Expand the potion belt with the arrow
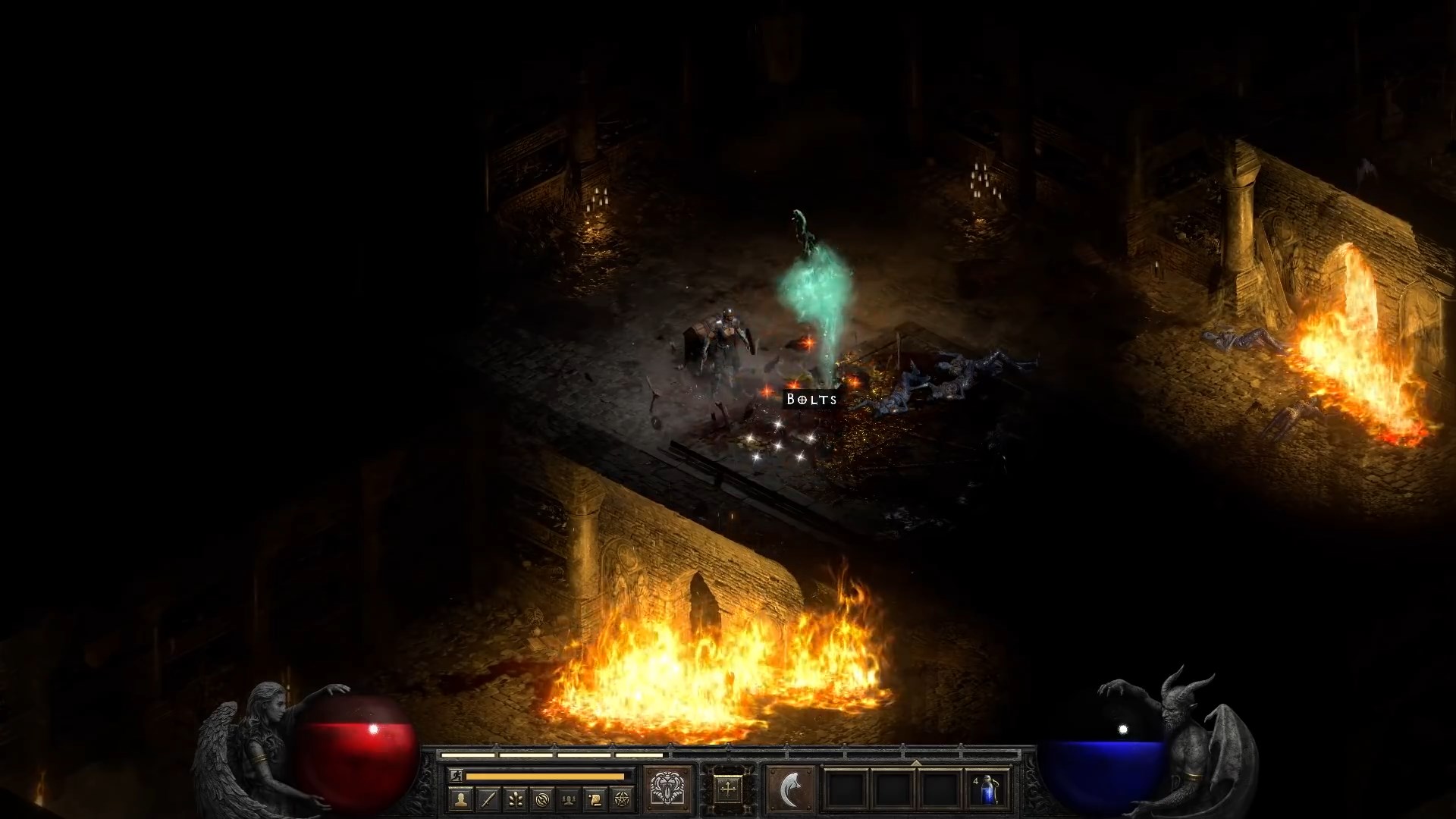Screen dimensions: 1456x819 [x=916, y=762]
